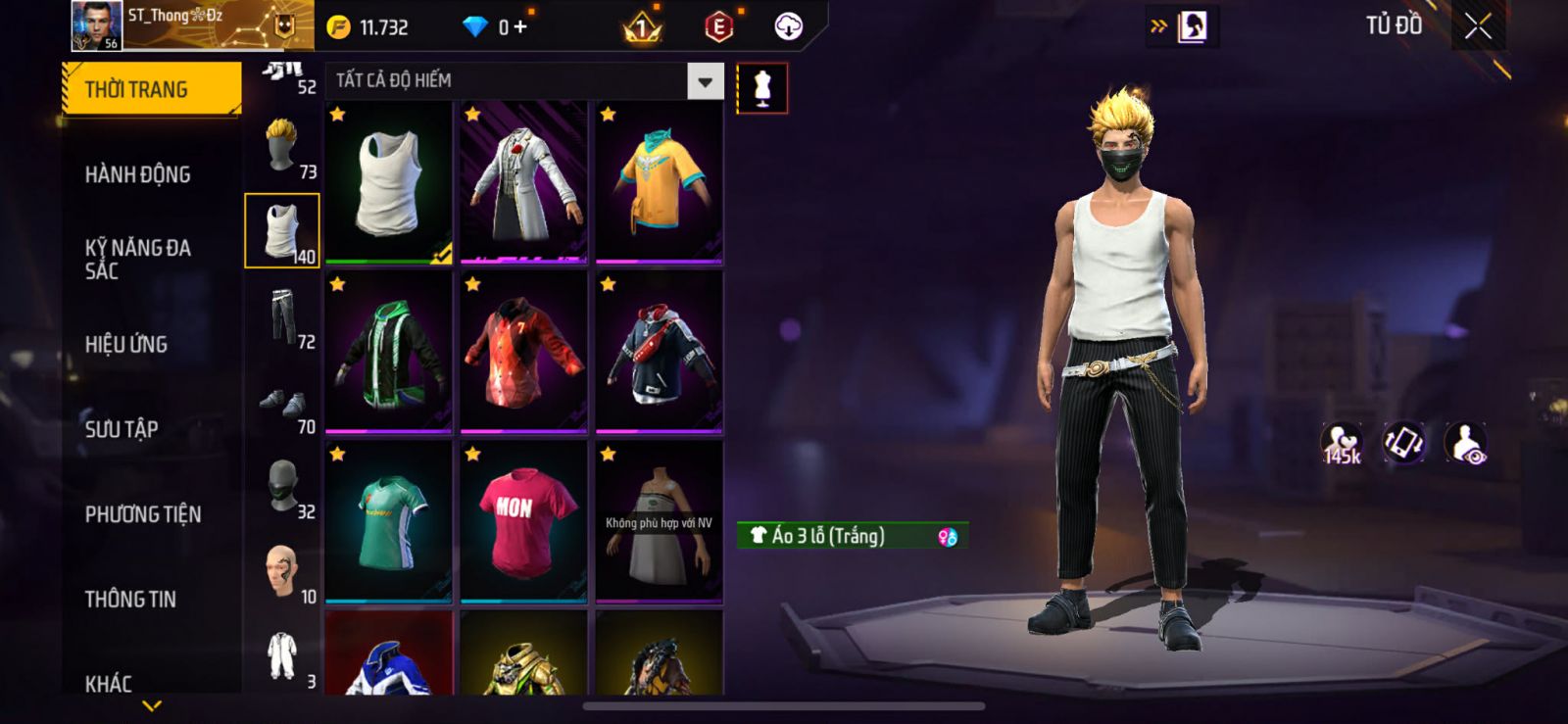Open the SƯU TẬP section

[122, 429]
